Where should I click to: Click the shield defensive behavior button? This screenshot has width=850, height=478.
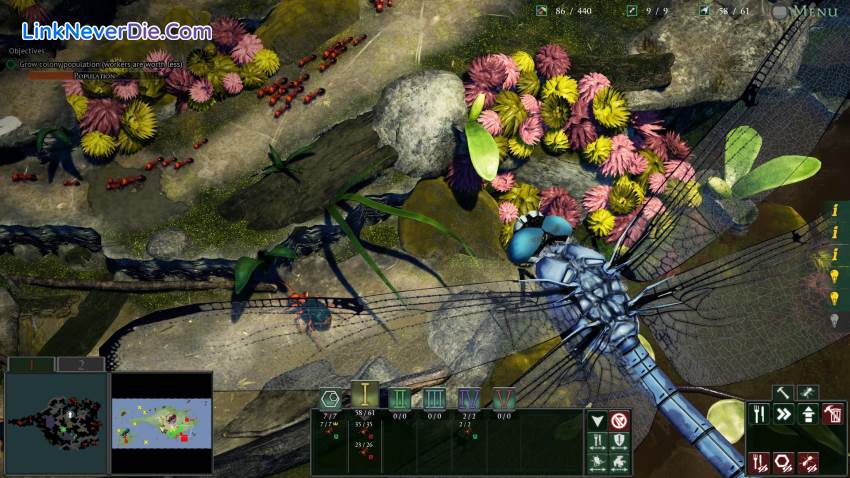(x=619, y=440)
